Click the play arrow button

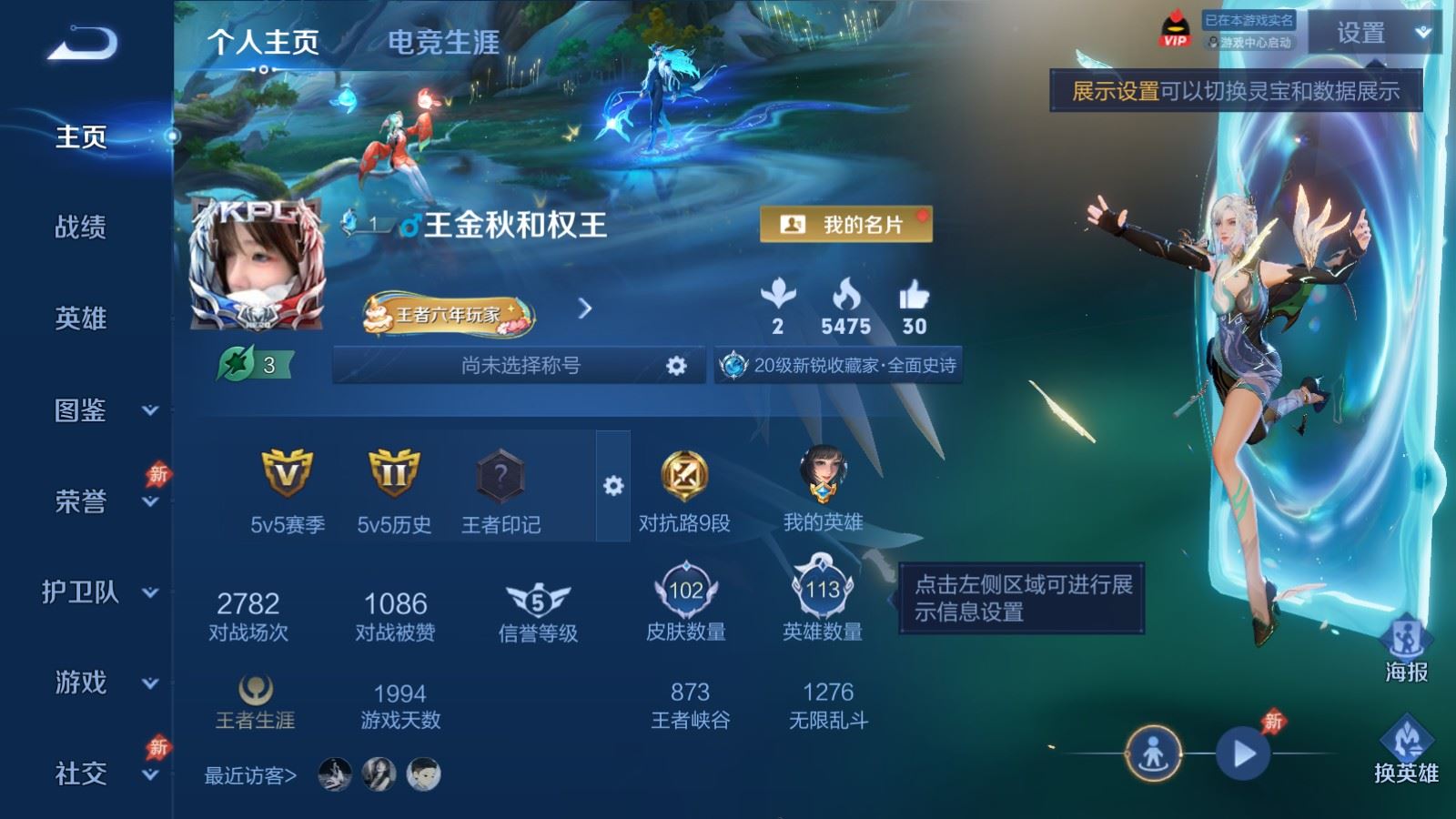pyautogui.click(x=1243, y=753)
